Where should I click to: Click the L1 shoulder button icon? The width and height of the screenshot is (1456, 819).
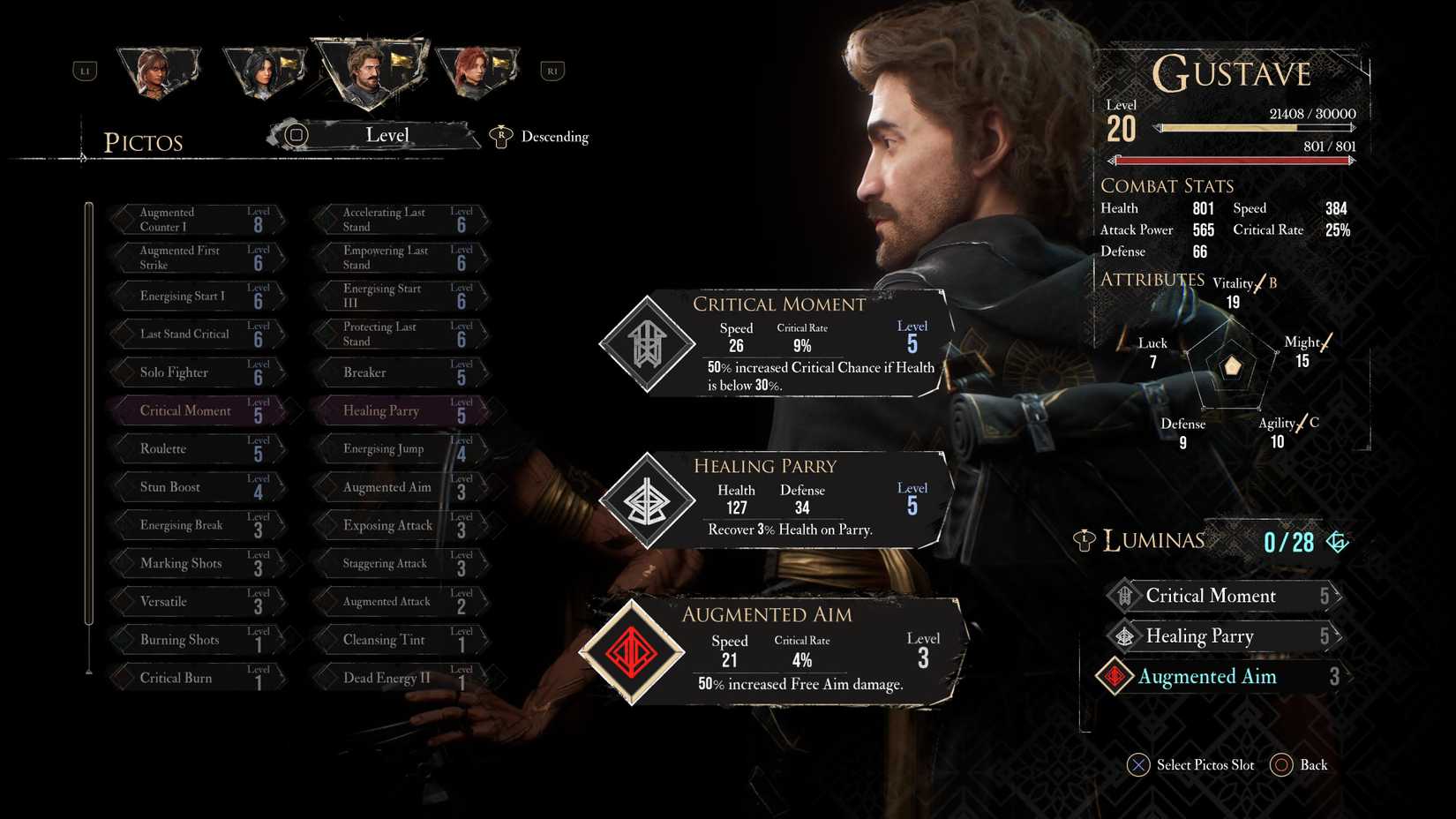(x=85, y=71)
